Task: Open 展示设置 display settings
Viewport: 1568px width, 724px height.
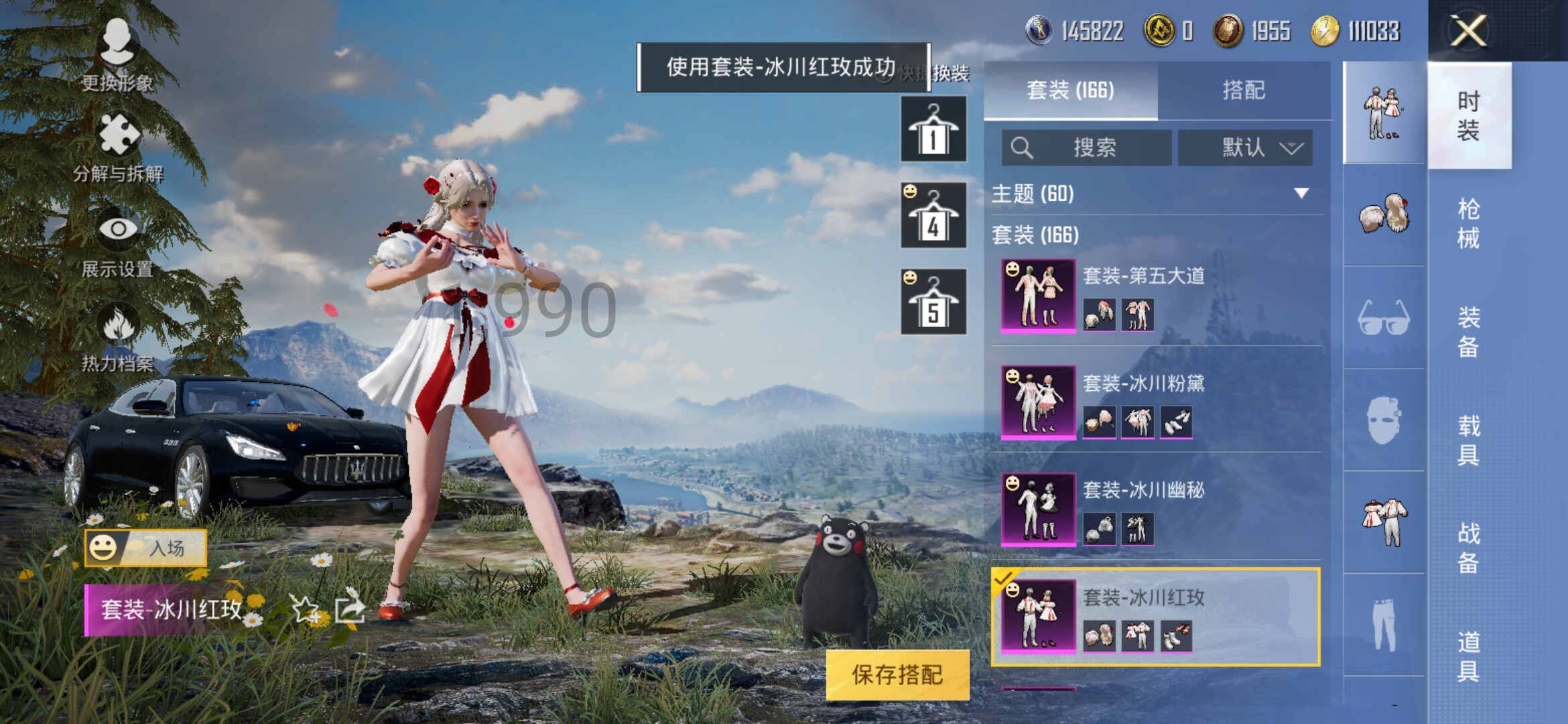Action: 118,241
